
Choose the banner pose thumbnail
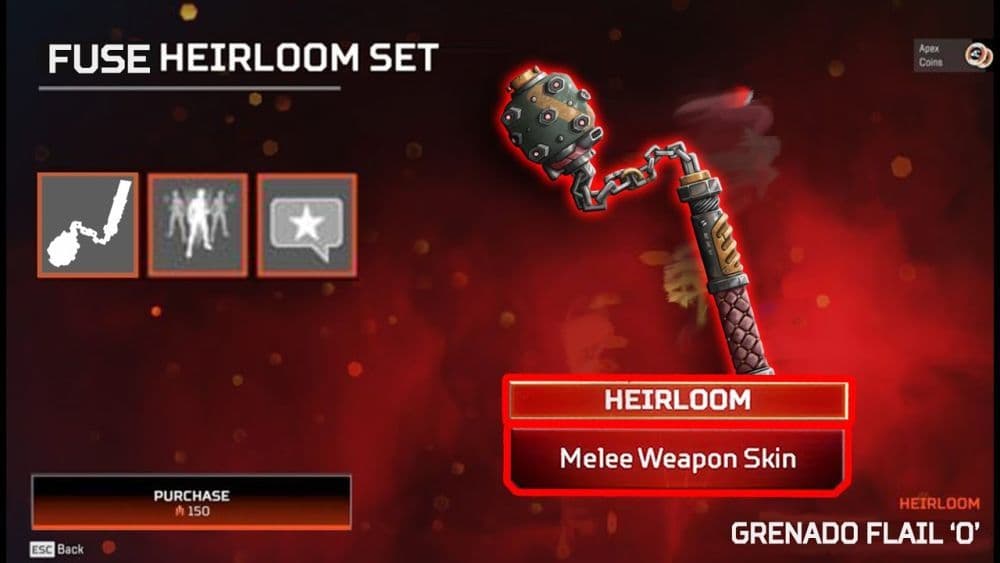coord(197,225)
